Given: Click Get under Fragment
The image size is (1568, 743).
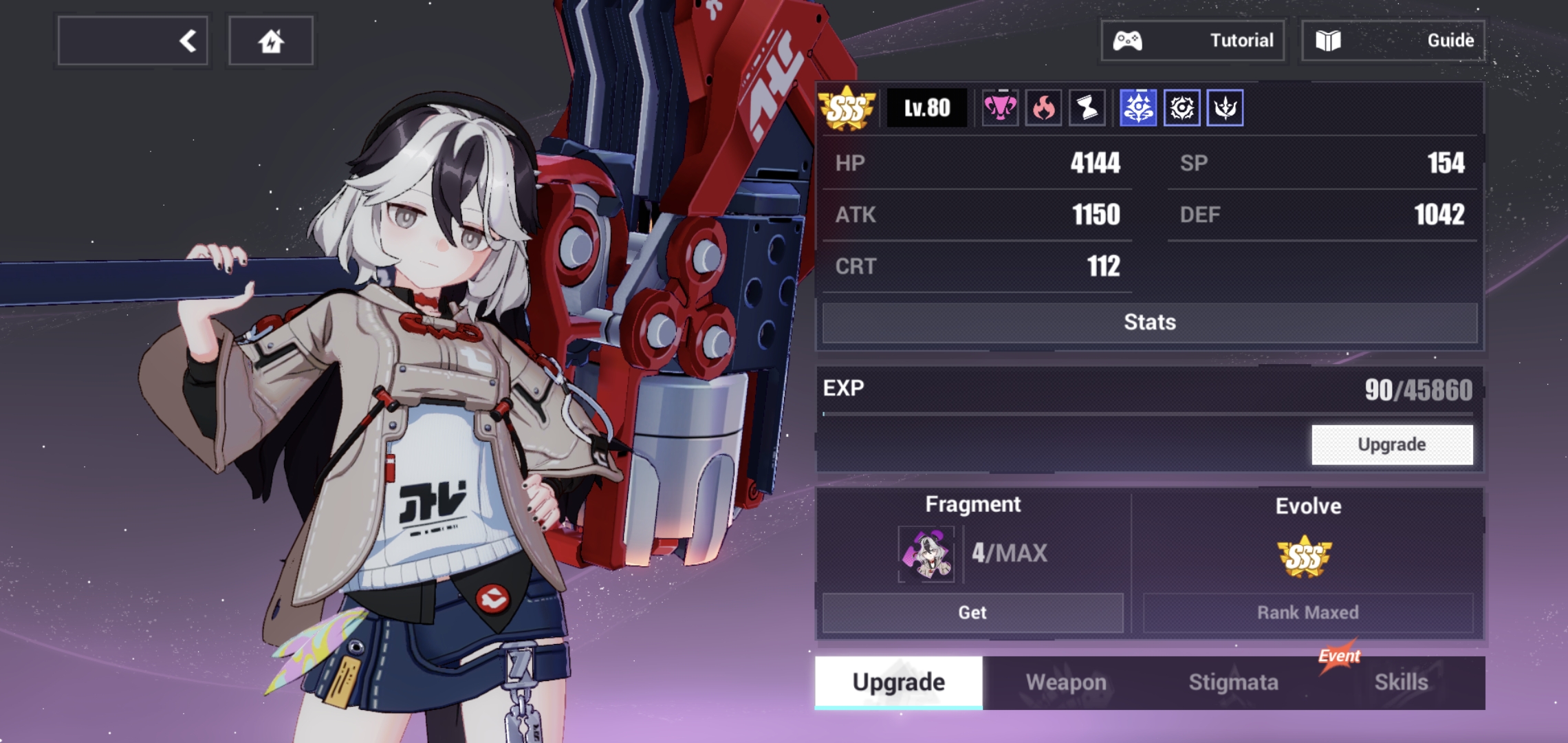Looking at the screenshot, I should pos(972,612).
